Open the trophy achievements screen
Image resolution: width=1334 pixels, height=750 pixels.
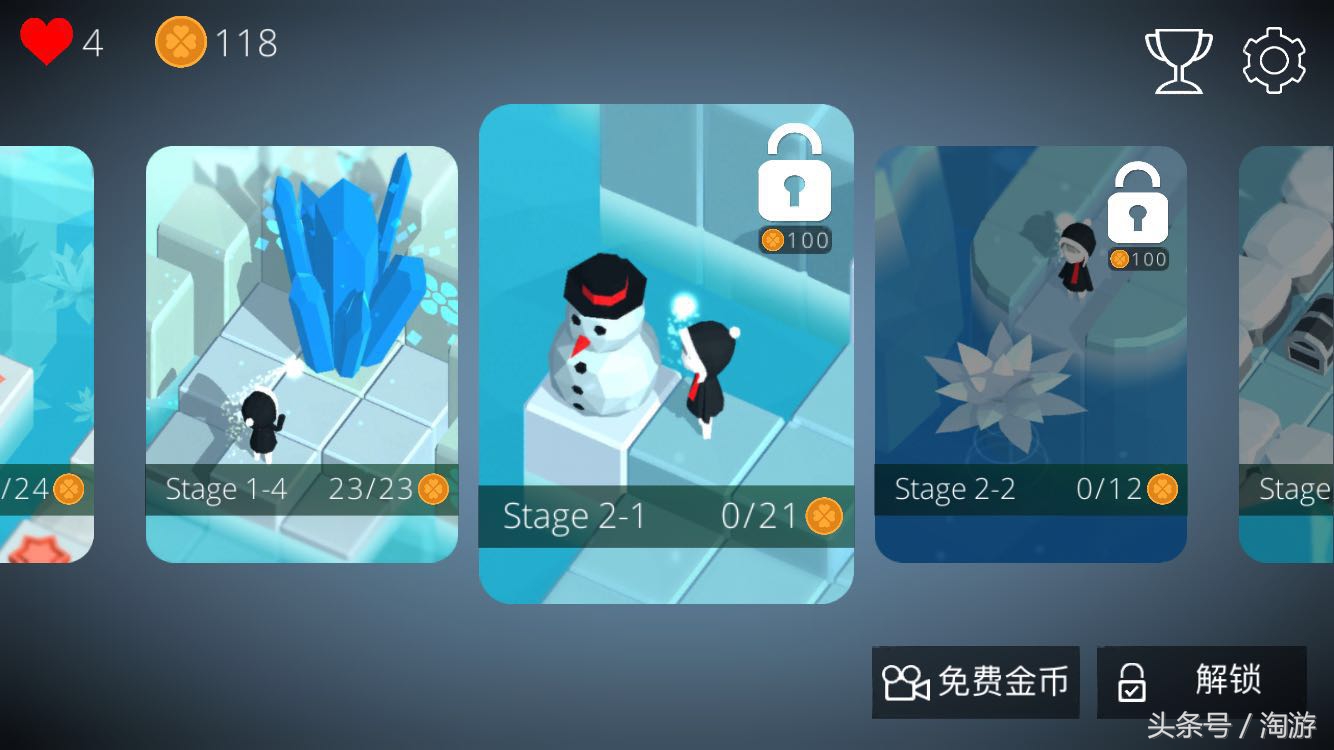[x=1180, y=60]
